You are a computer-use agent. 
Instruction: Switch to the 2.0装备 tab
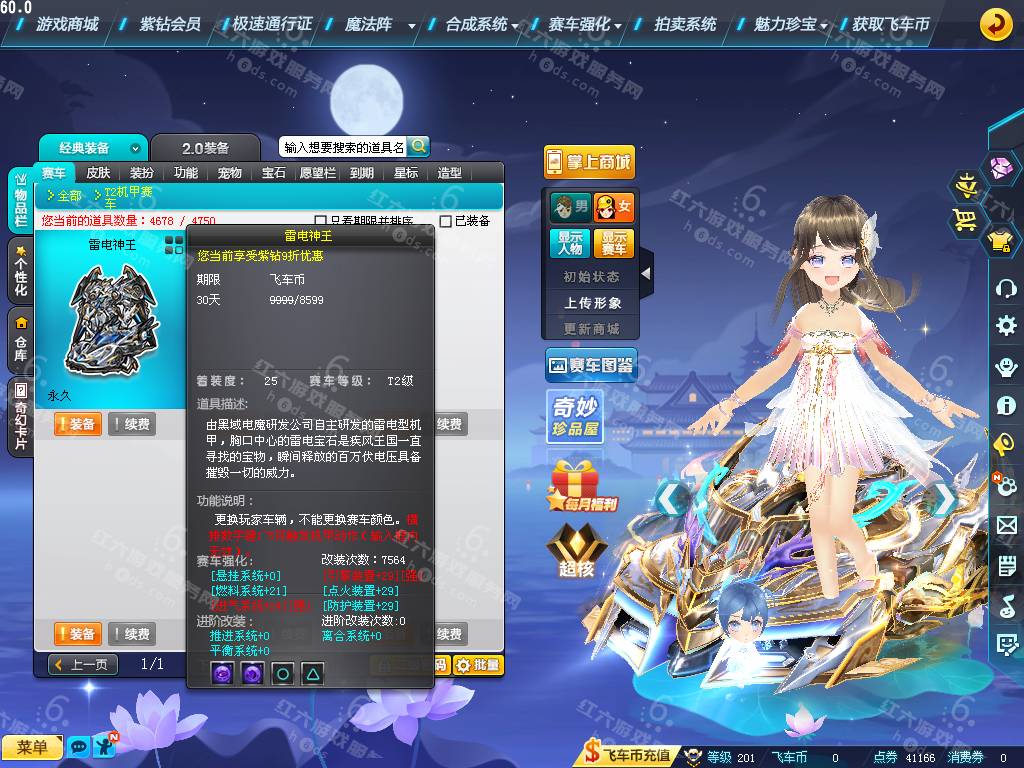(x=205, y=148)
